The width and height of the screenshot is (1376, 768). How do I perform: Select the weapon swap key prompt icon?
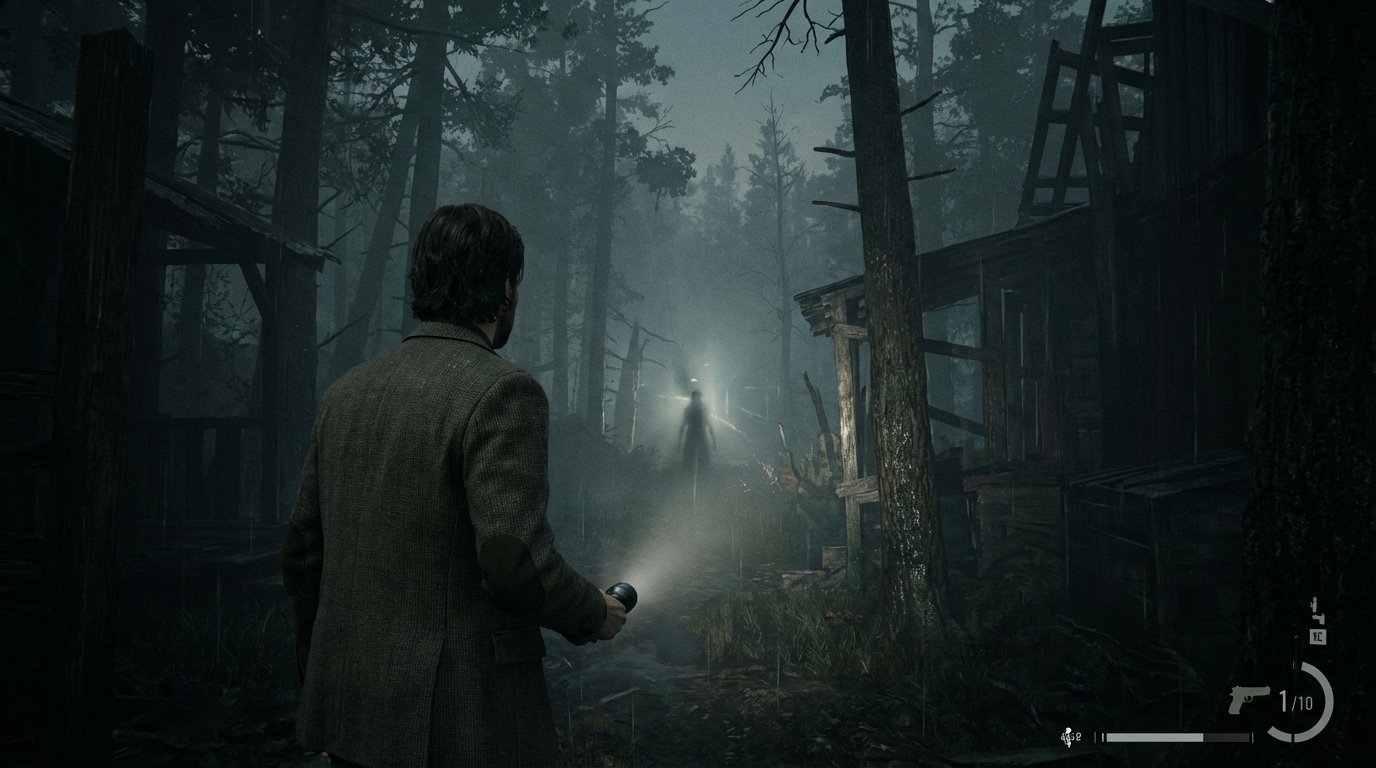[1317, 637]
